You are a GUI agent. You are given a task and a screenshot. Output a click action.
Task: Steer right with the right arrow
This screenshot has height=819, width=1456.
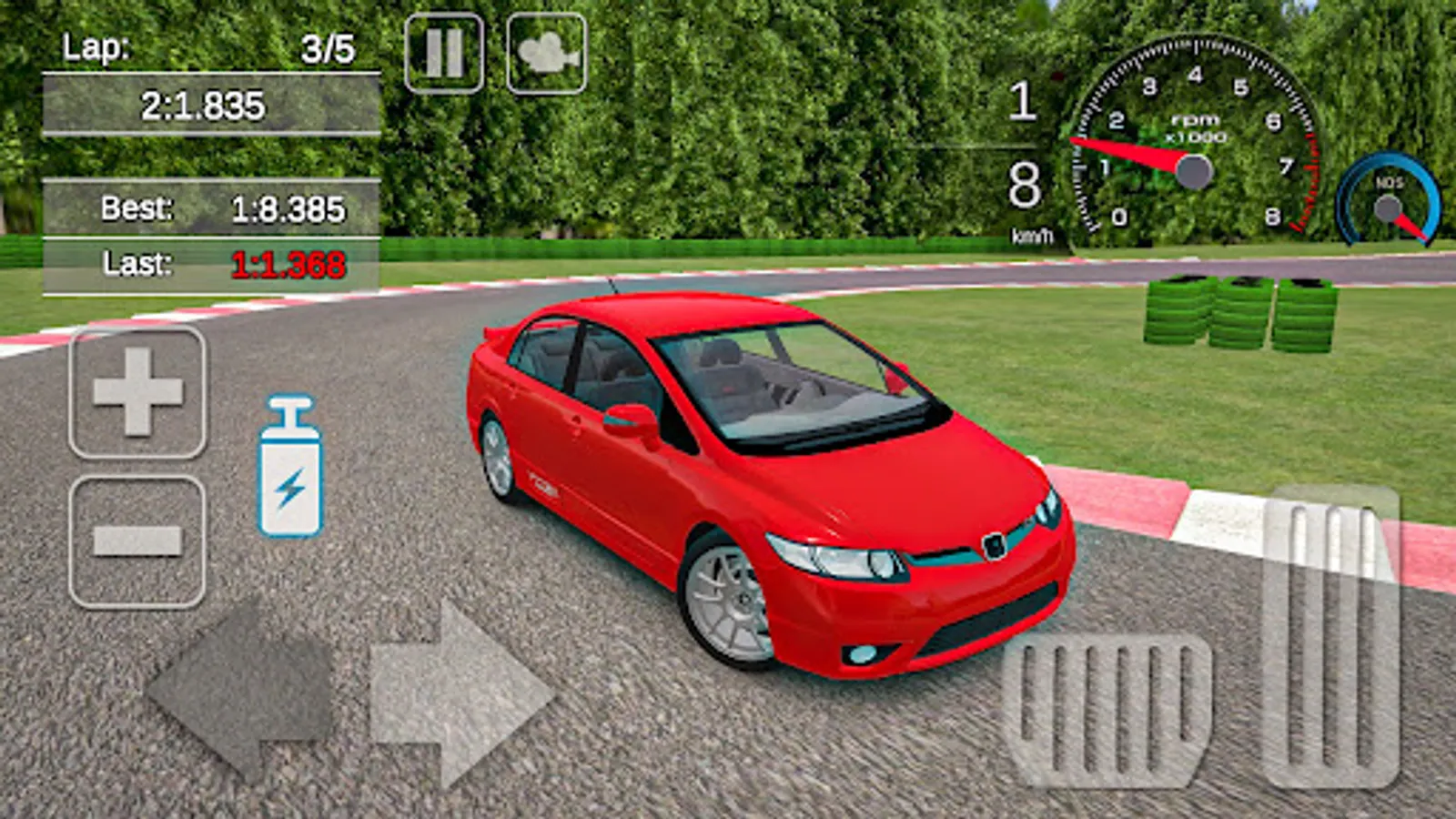(x=460, y=693)
